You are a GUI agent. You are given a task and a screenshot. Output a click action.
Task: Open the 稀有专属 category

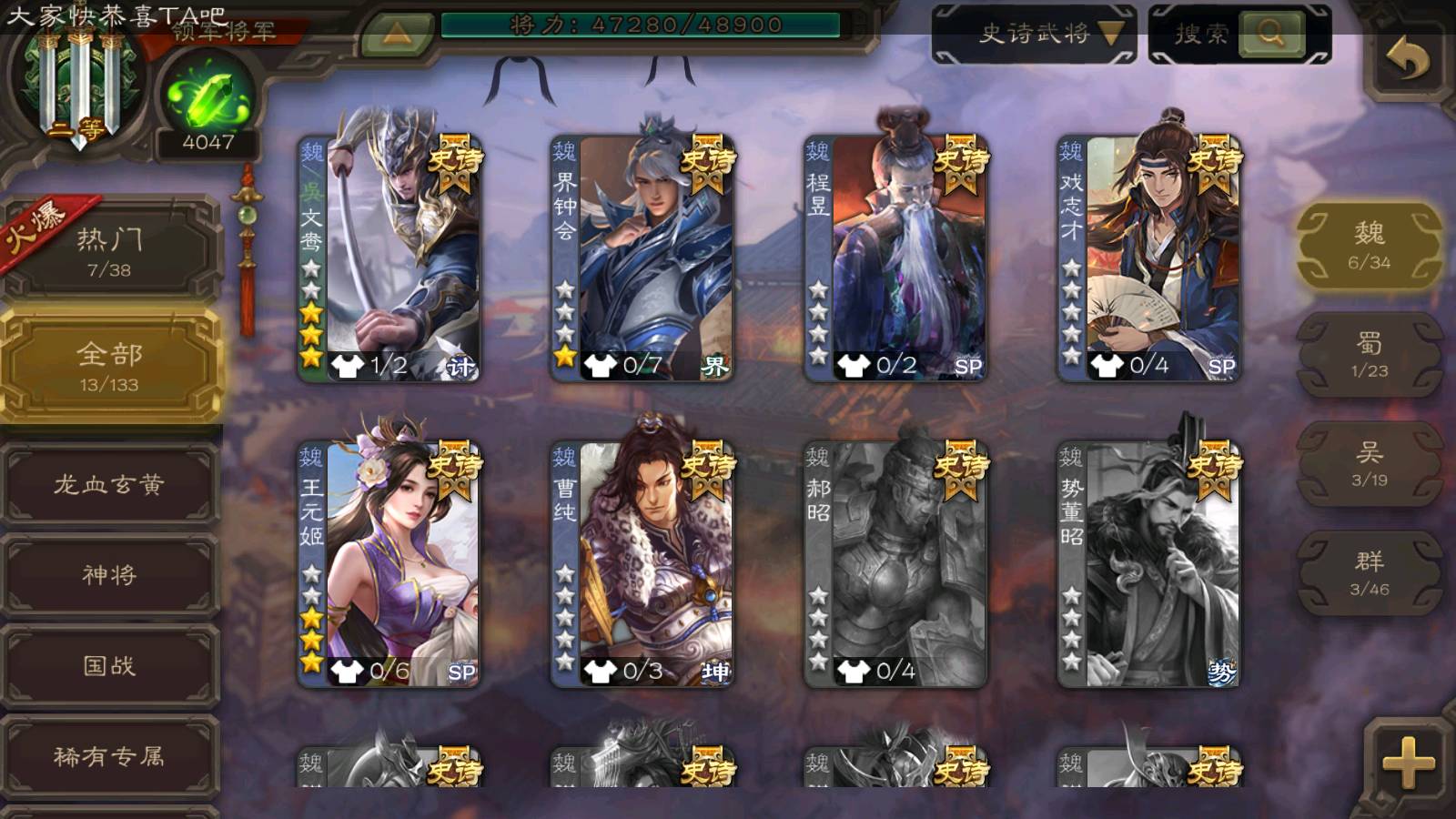[109, 756]
